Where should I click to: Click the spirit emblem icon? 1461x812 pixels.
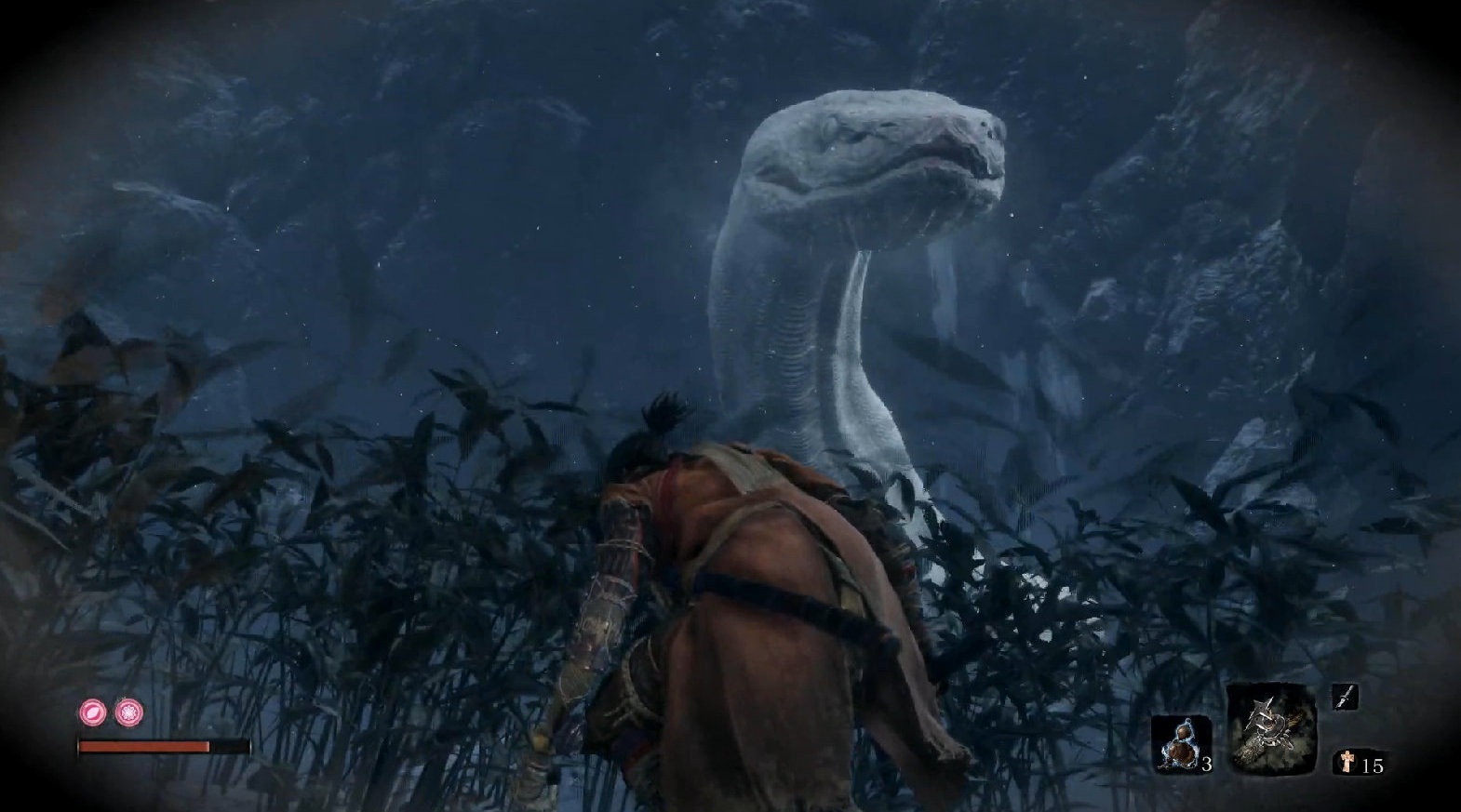pos(1346,762)
